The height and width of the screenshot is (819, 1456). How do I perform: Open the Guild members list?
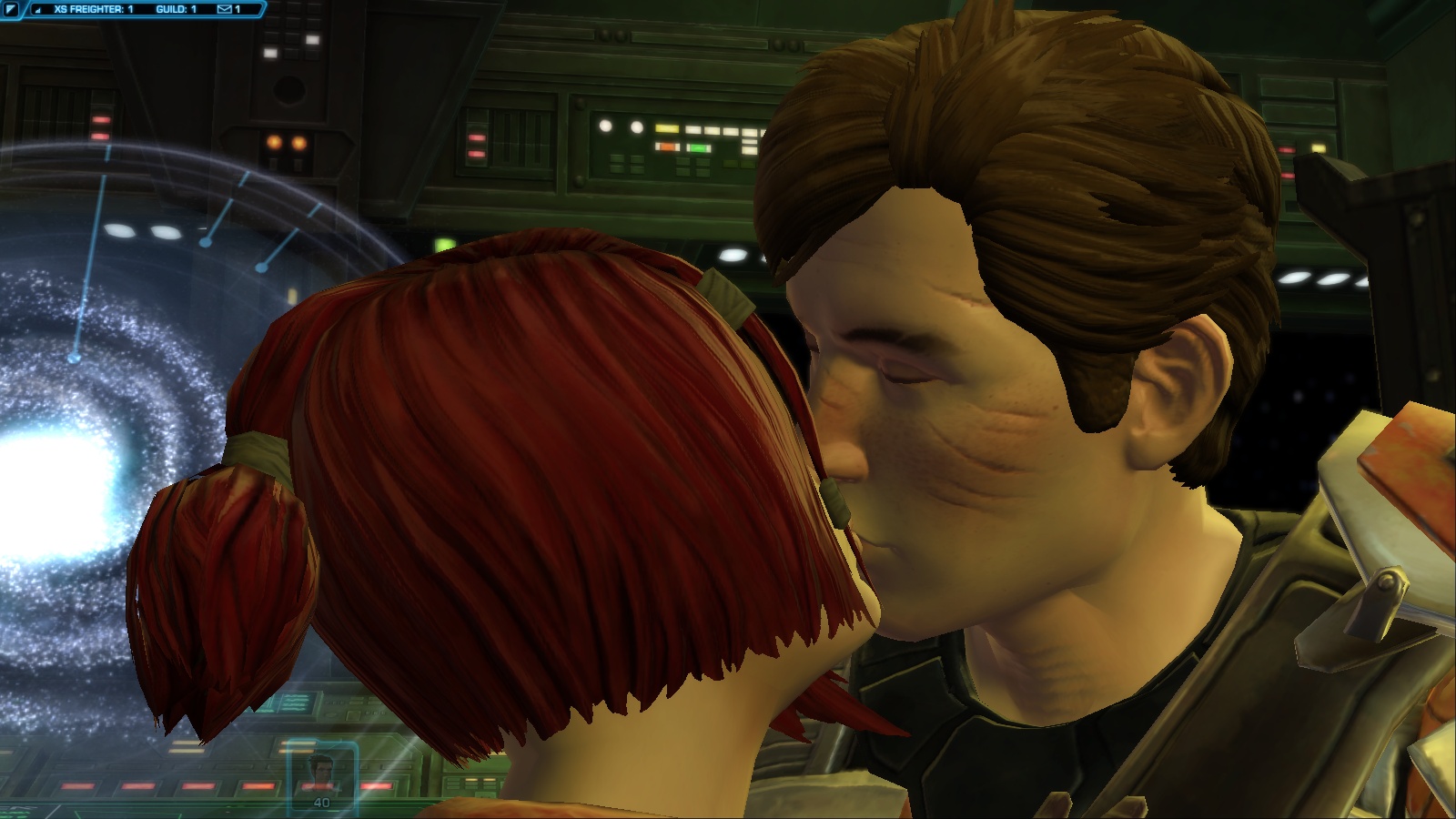pos(177,10)
